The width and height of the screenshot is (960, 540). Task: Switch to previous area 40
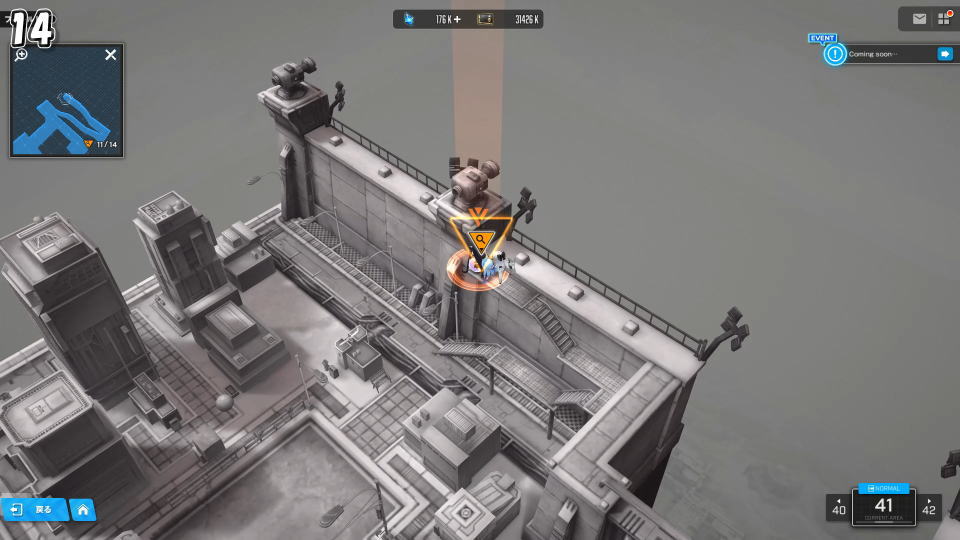[x=838, y=507]
